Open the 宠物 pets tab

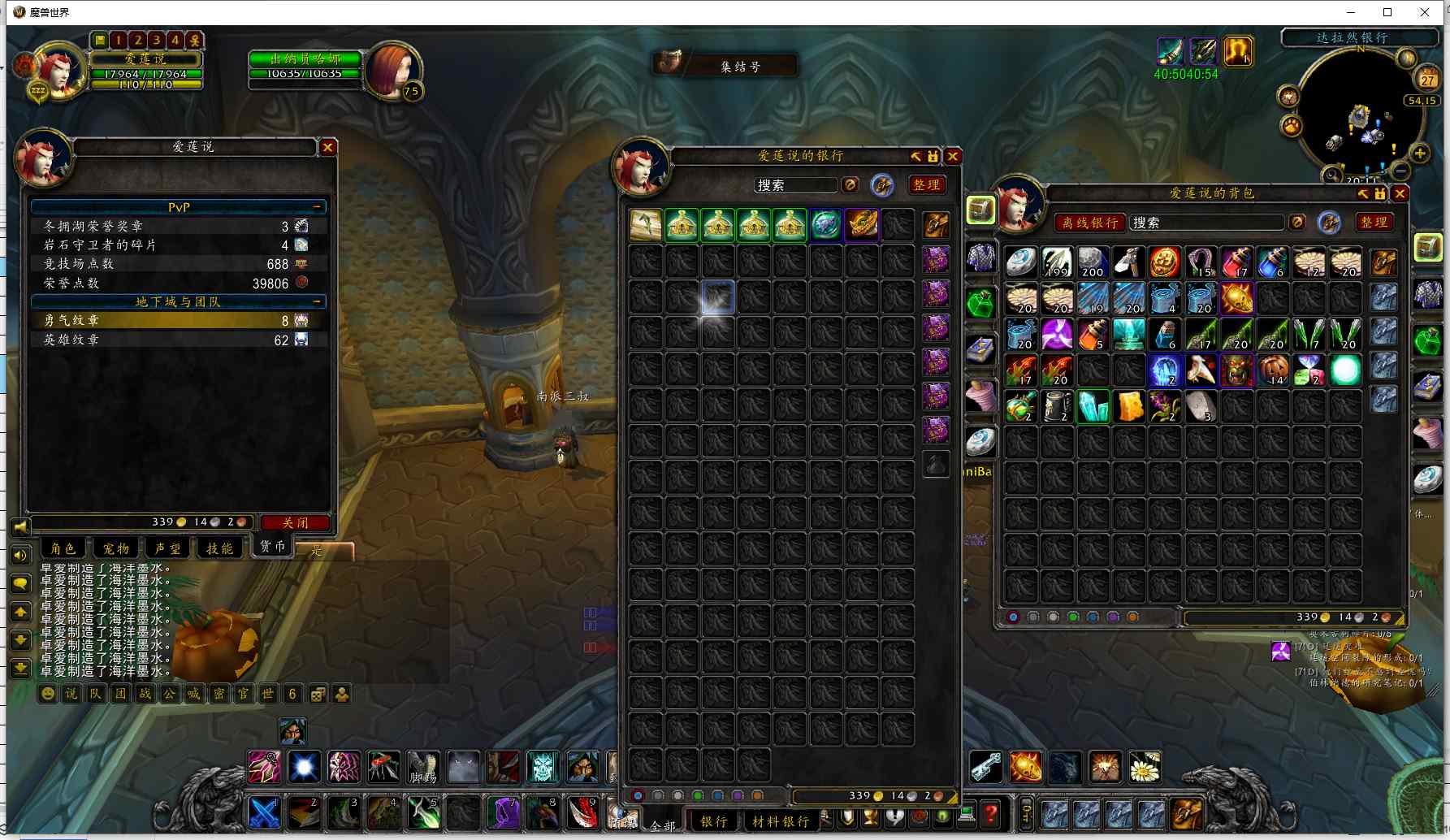[x=115, y=548]
